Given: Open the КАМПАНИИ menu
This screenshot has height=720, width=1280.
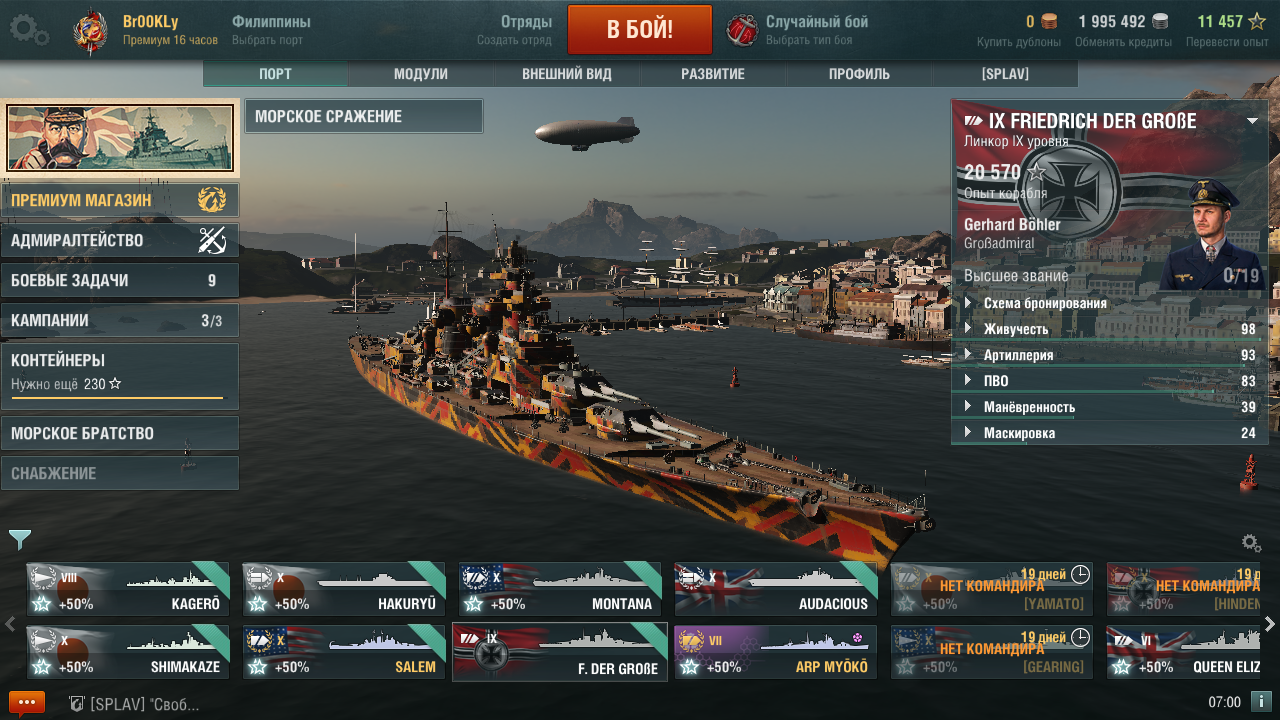Looking at the screenshot, I should [x=120, y=320].
